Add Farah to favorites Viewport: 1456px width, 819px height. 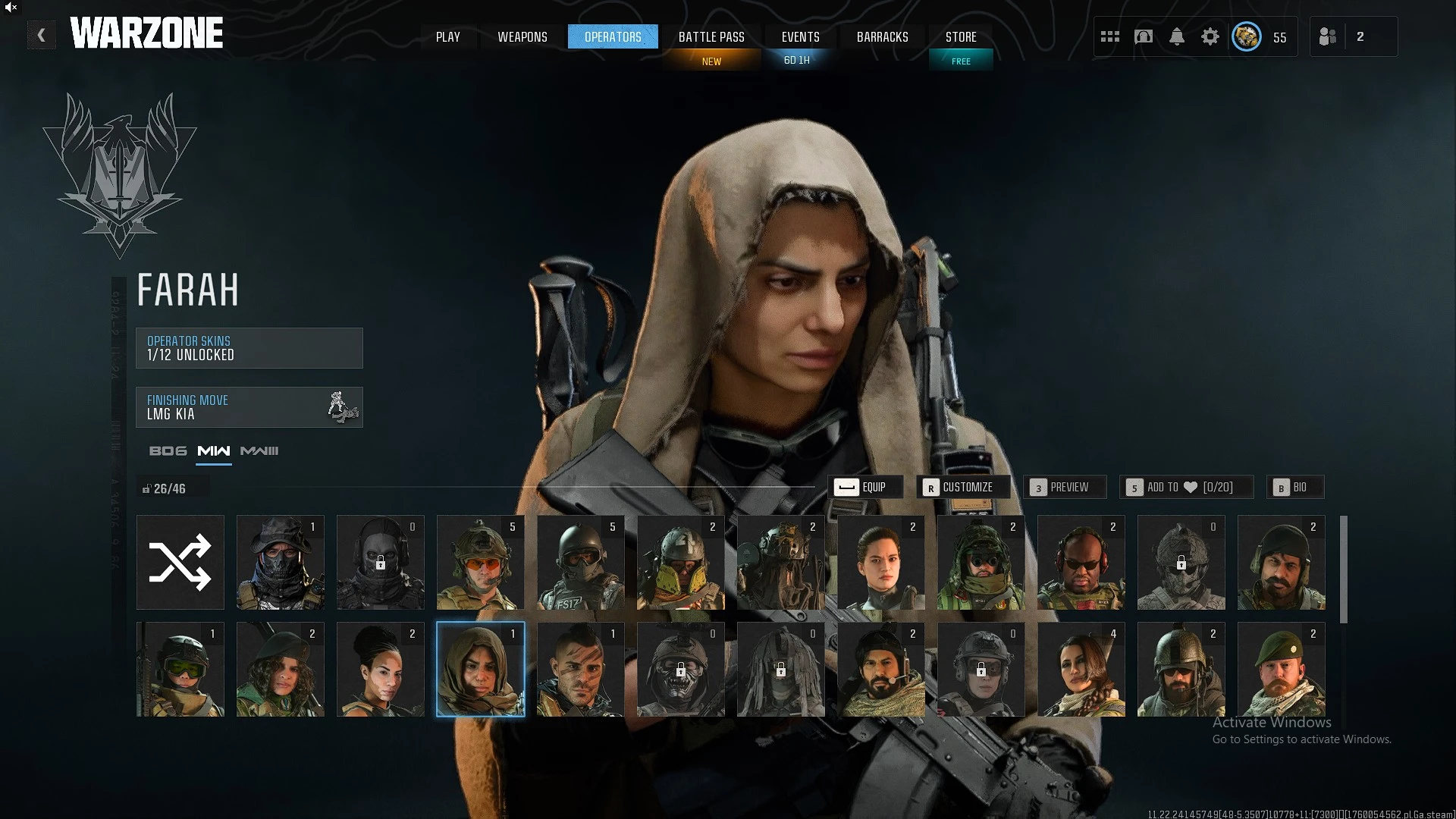[1185, 487]
